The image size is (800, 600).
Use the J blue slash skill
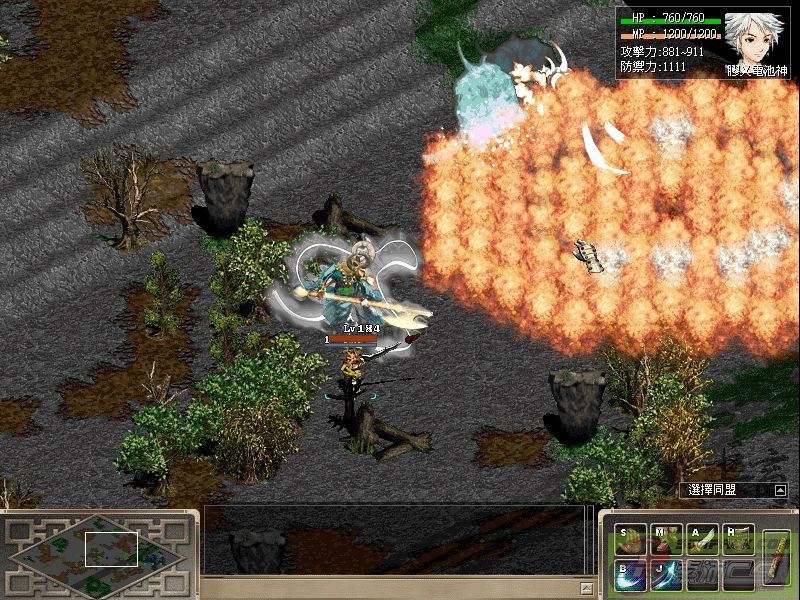[666, 575]
